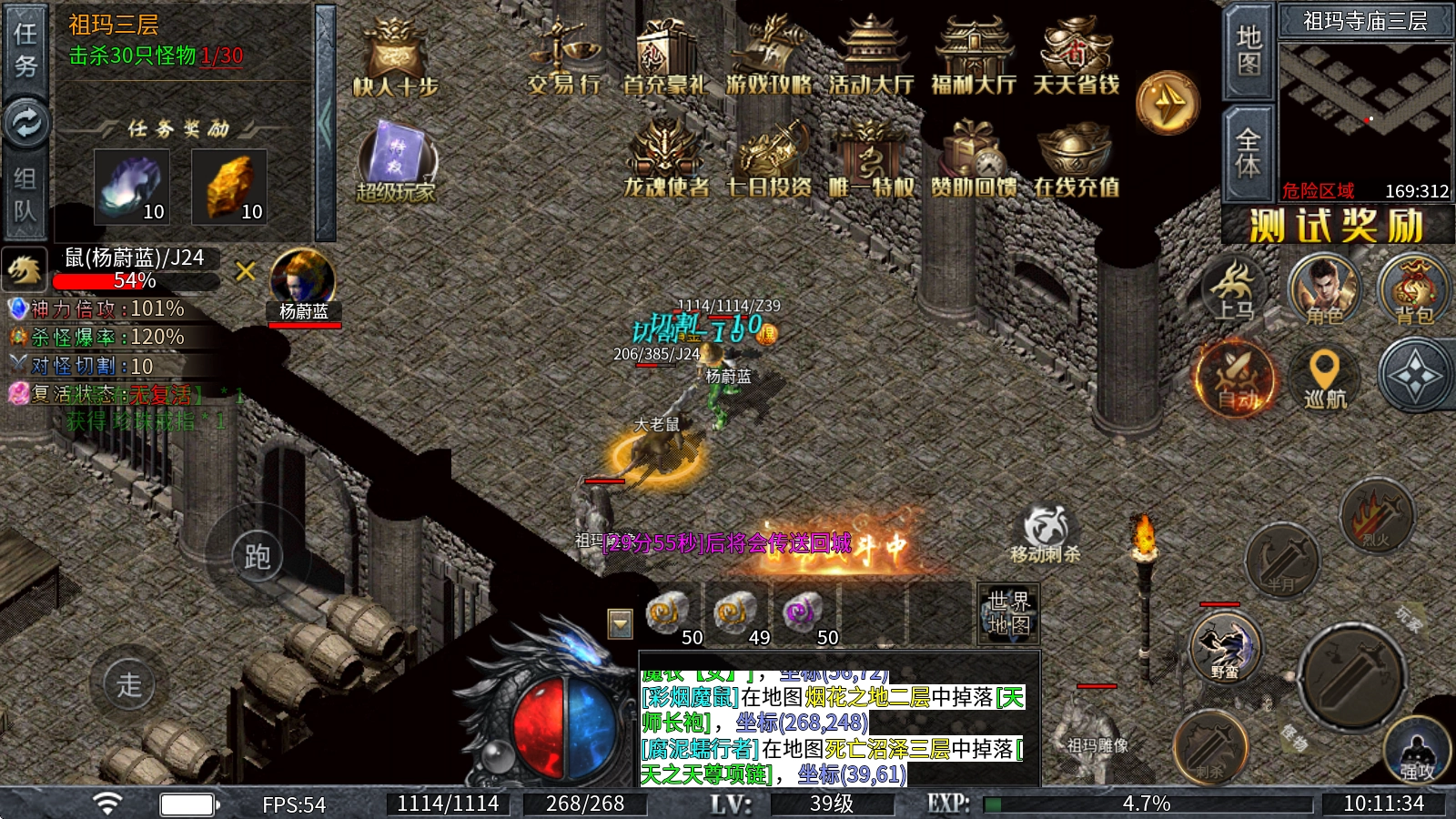Use the 野蛮 charge skill

[x=1224, y=648]
